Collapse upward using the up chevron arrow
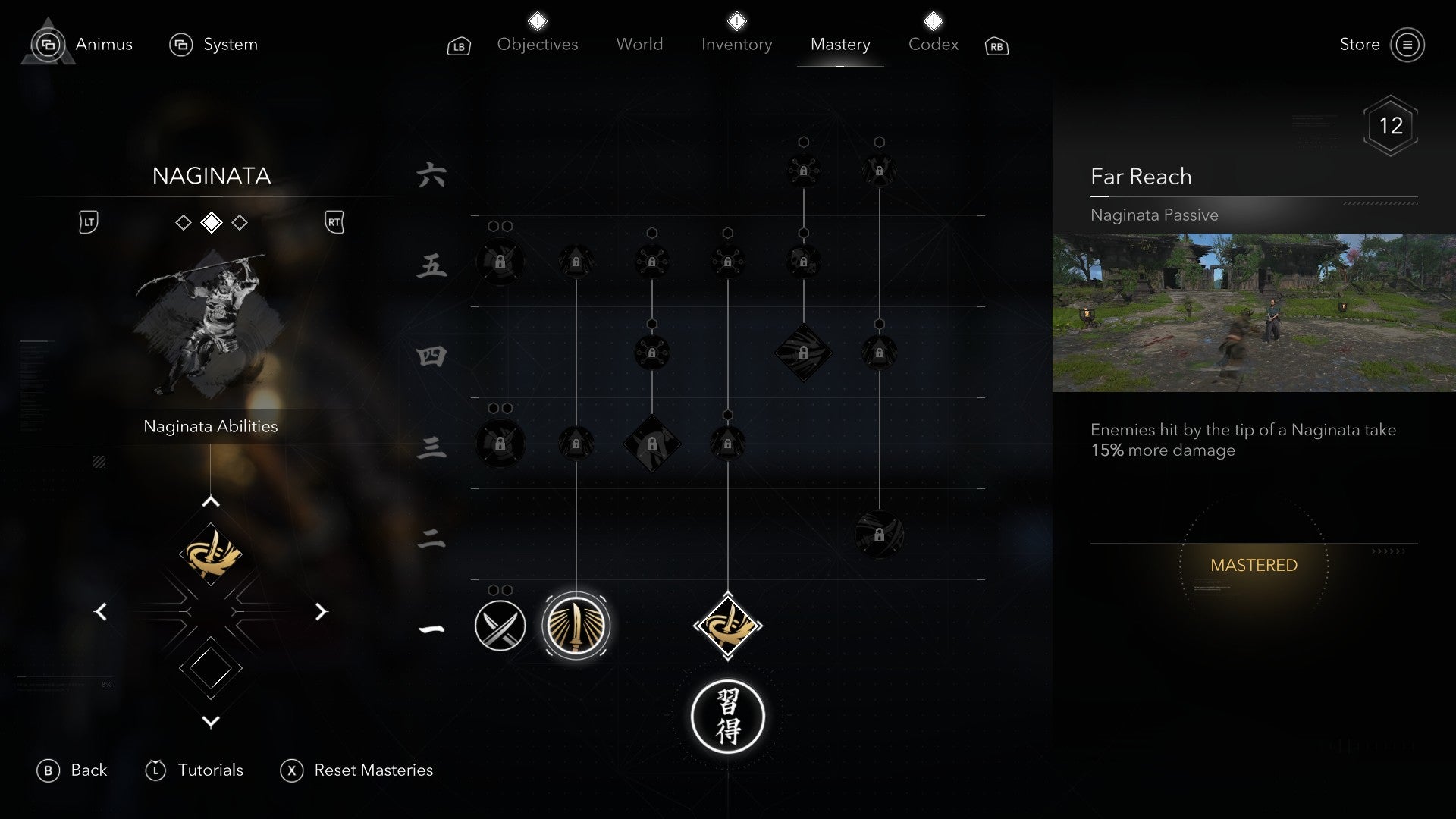 coord(210,500)
